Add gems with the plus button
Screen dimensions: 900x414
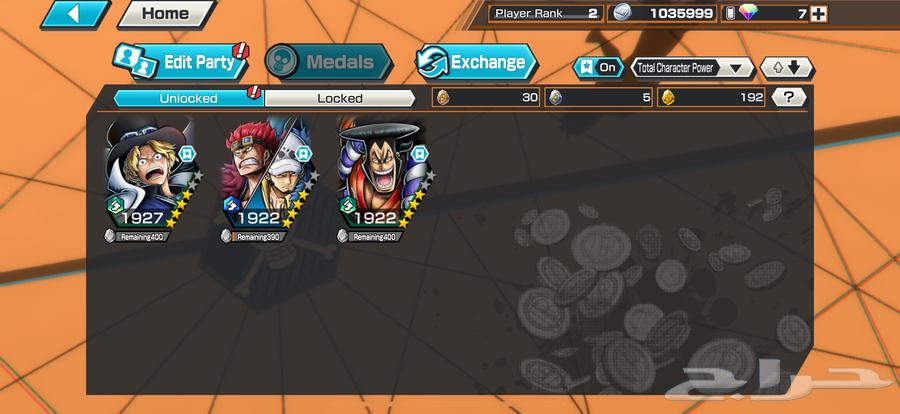(819, 13)
